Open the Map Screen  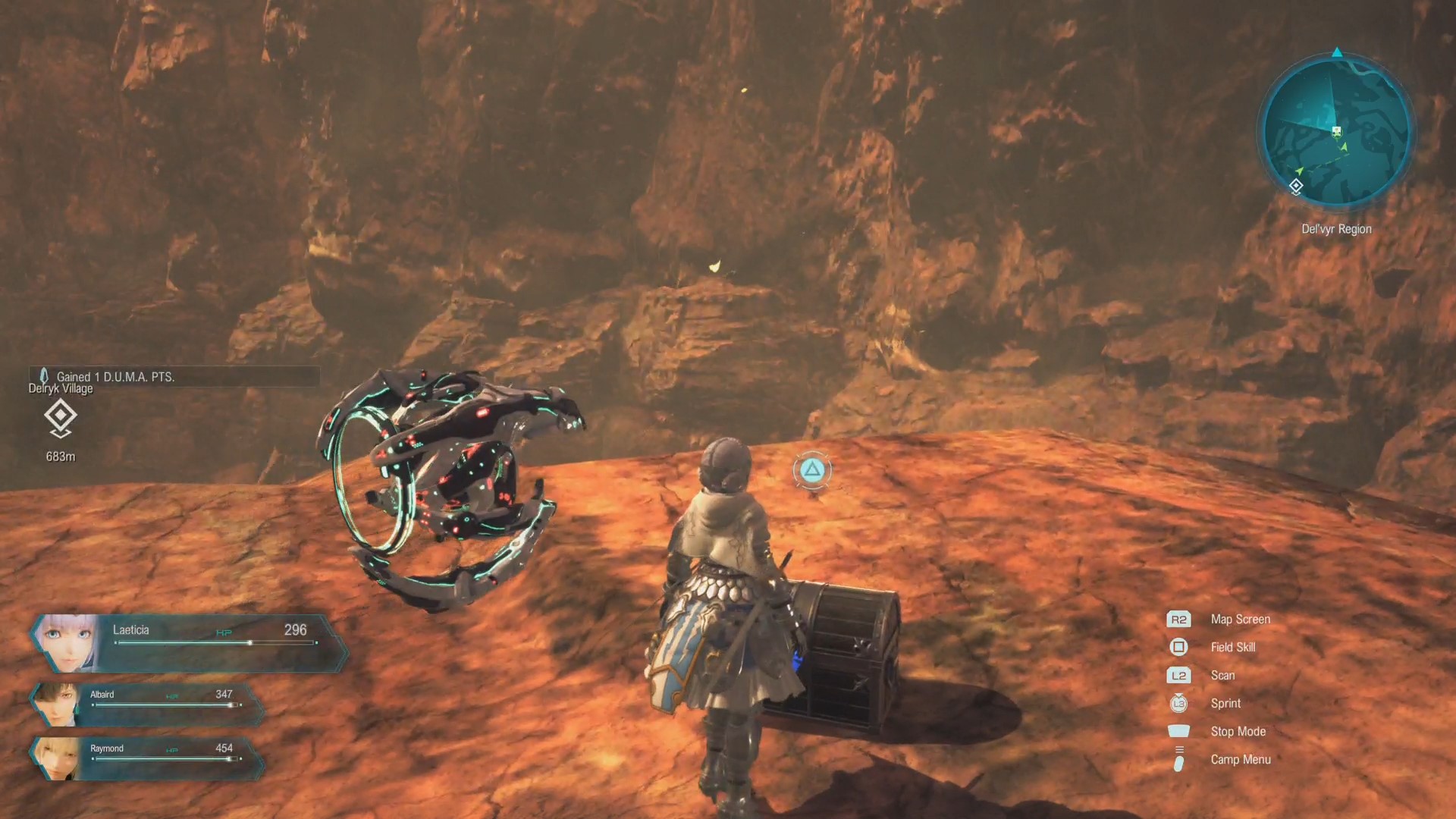tap(1241, 619)
